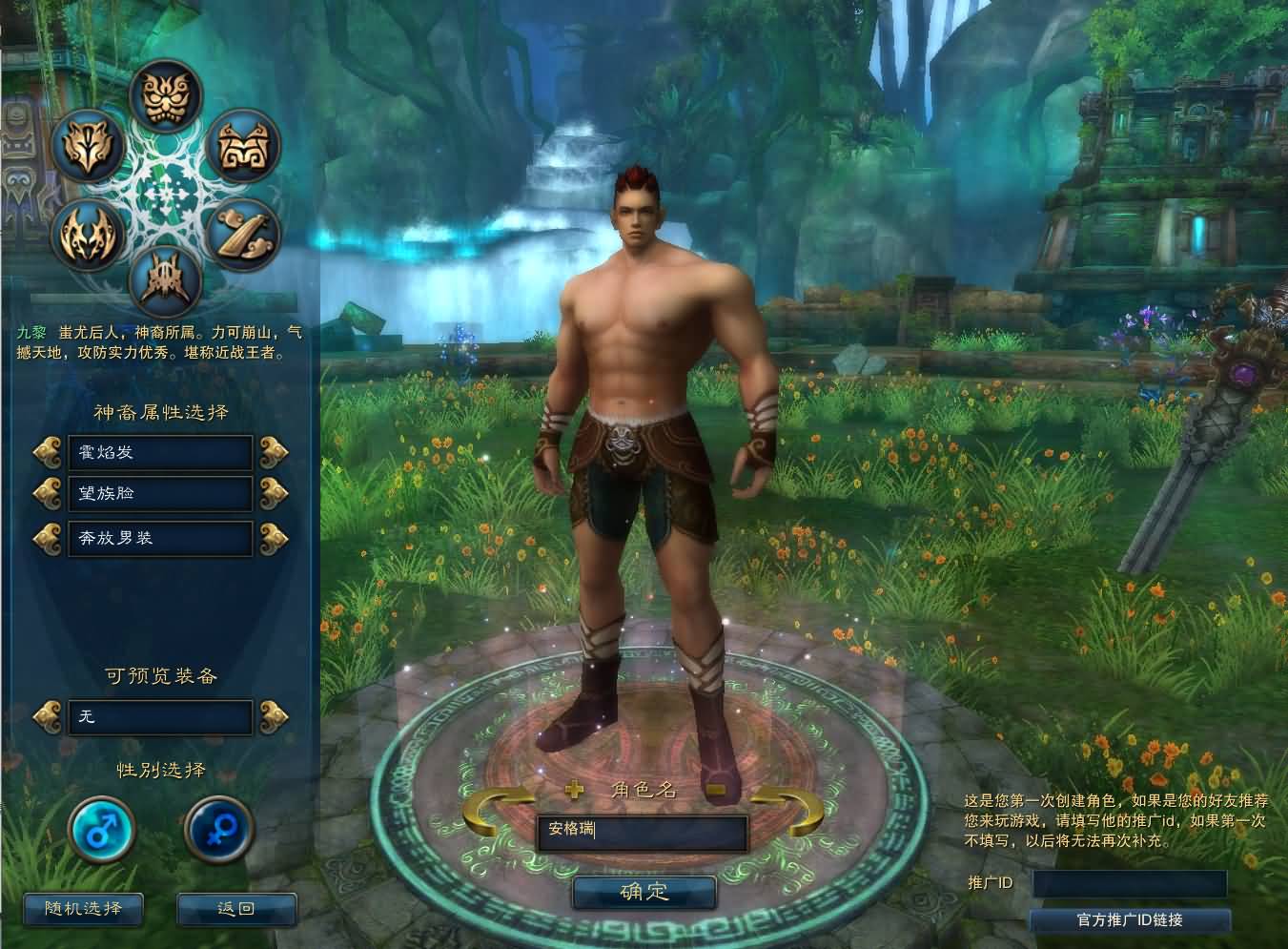
Task: Choose the fox head class emblem
Action: pyautogui.click(x=88, y=147)
